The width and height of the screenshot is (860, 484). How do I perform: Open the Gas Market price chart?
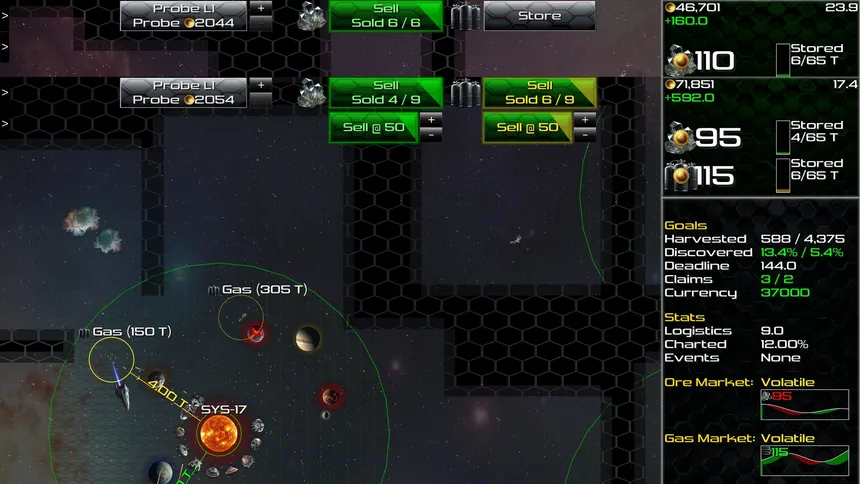click(x=804, y=460)
